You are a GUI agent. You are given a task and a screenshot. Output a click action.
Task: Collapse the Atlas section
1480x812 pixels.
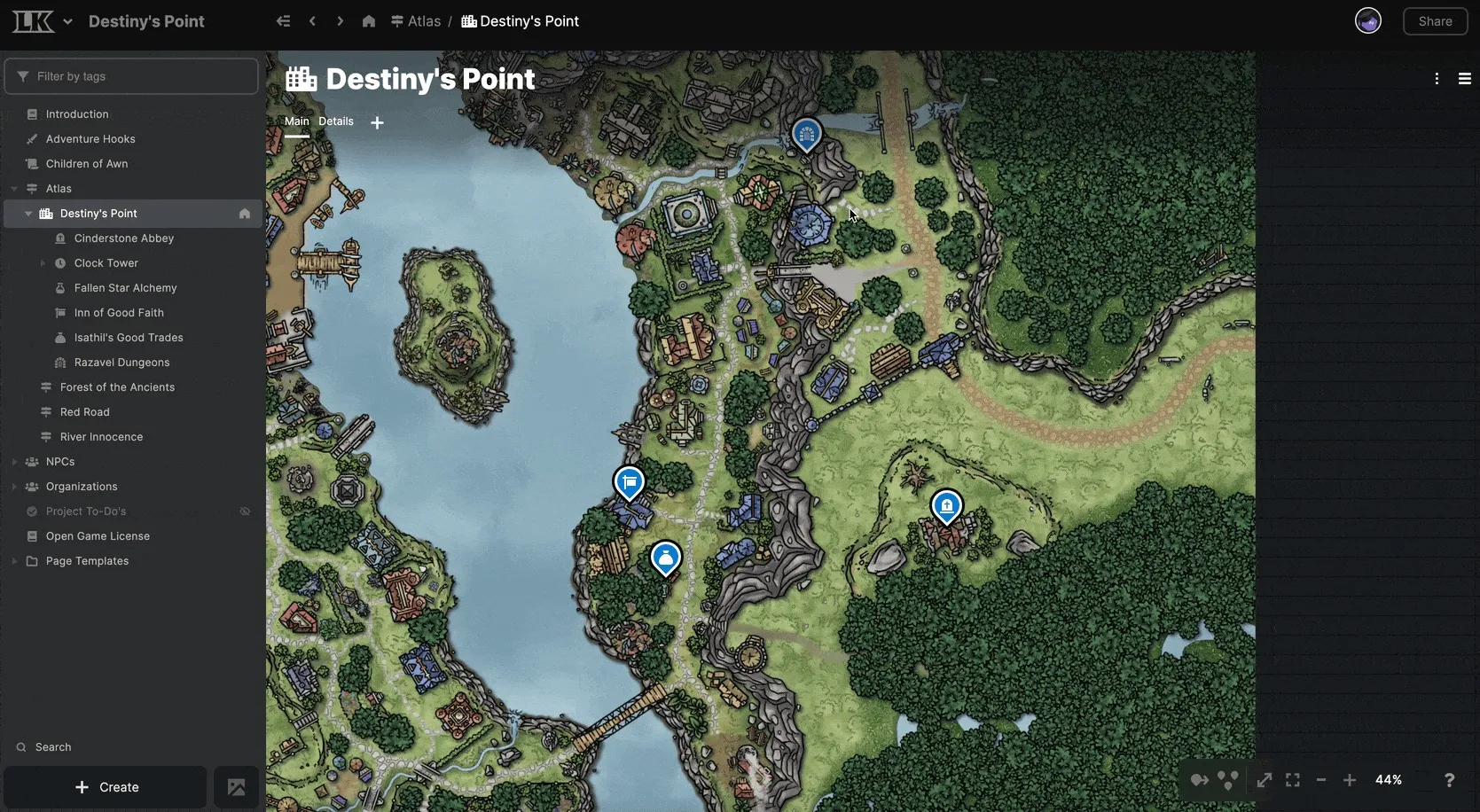pos(14,188)
